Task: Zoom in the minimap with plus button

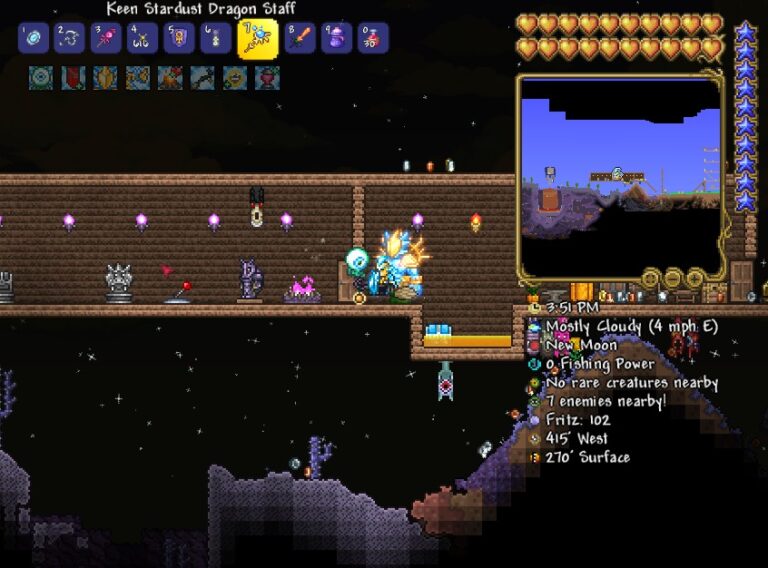Action: (693, 278)
